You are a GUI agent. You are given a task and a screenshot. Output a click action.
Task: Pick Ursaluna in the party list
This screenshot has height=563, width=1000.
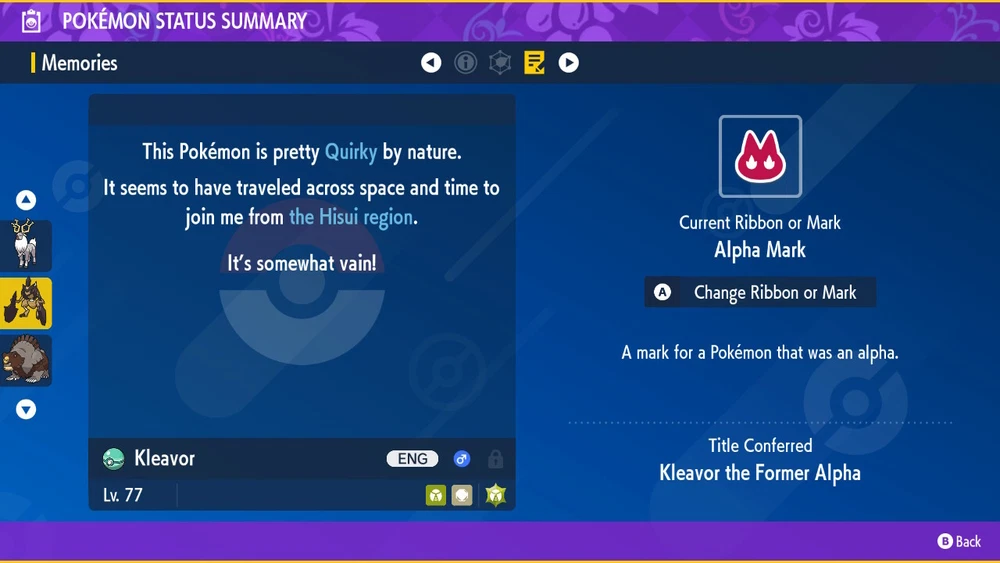click(x=26, y=361)
